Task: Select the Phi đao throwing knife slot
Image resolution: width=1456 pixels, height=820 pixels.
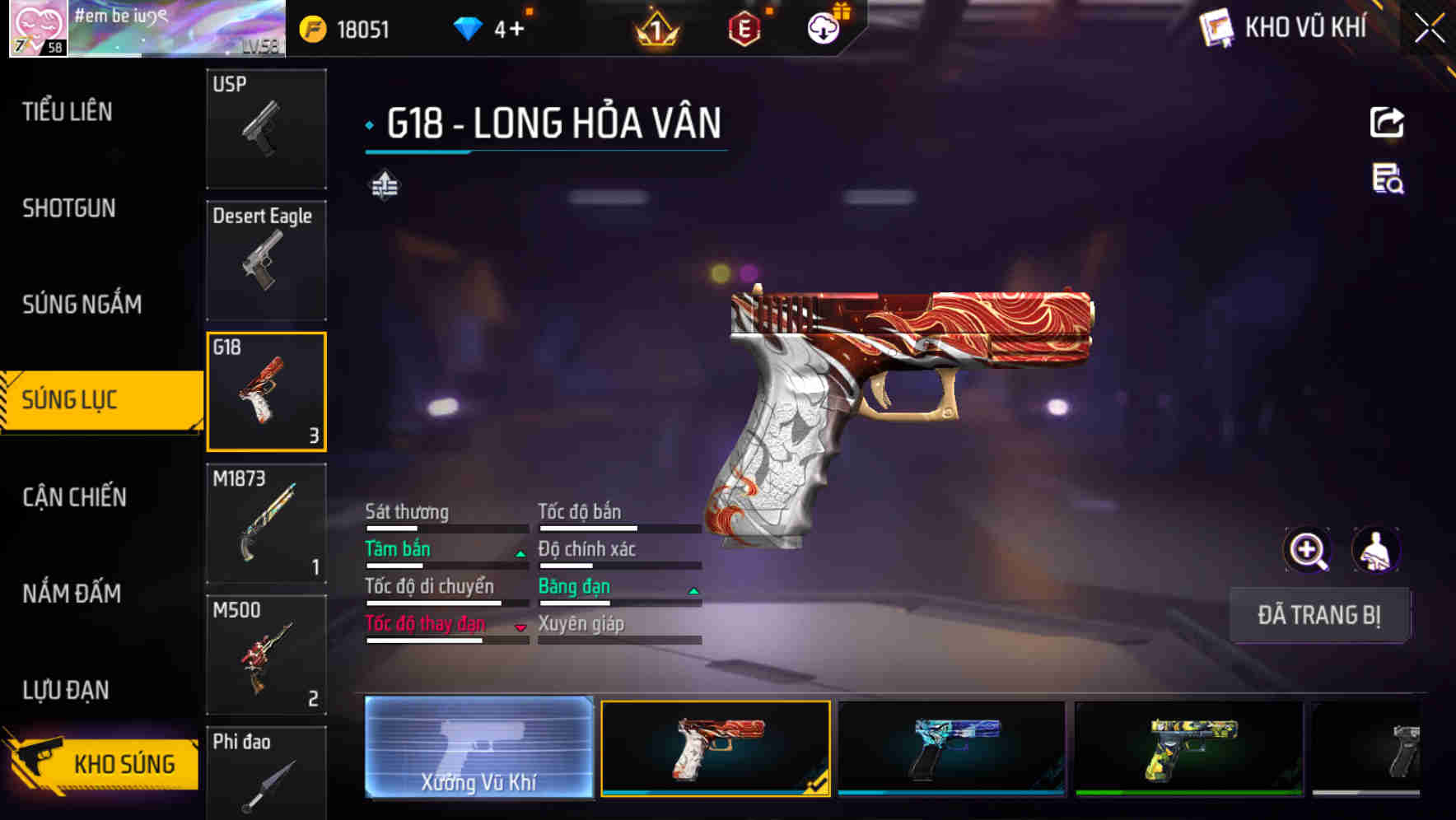Action: pyautogui.click(x=266, y=774)
